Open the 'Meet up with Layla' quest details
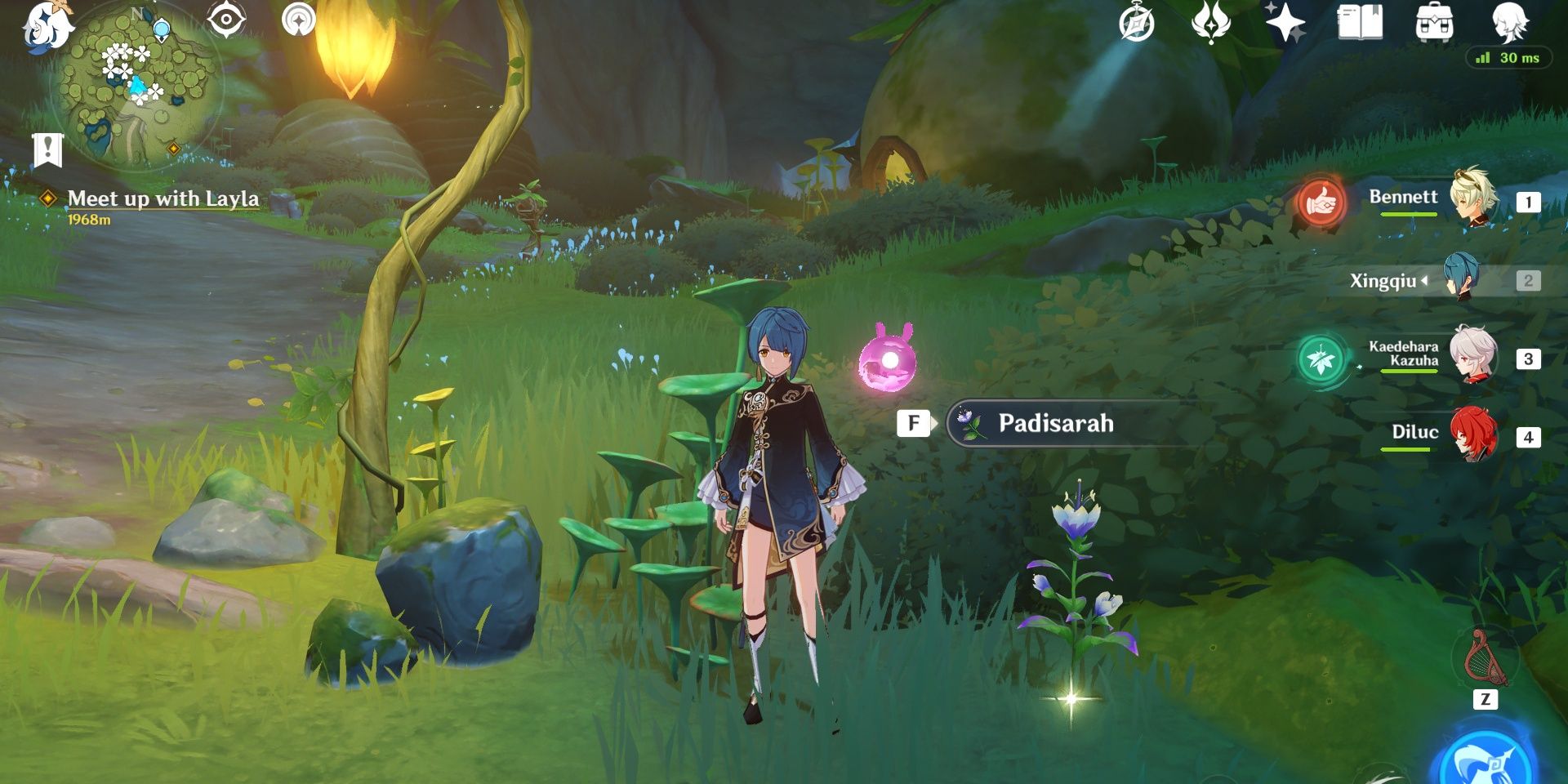1568x784 pixels. [x=163, y=198]
